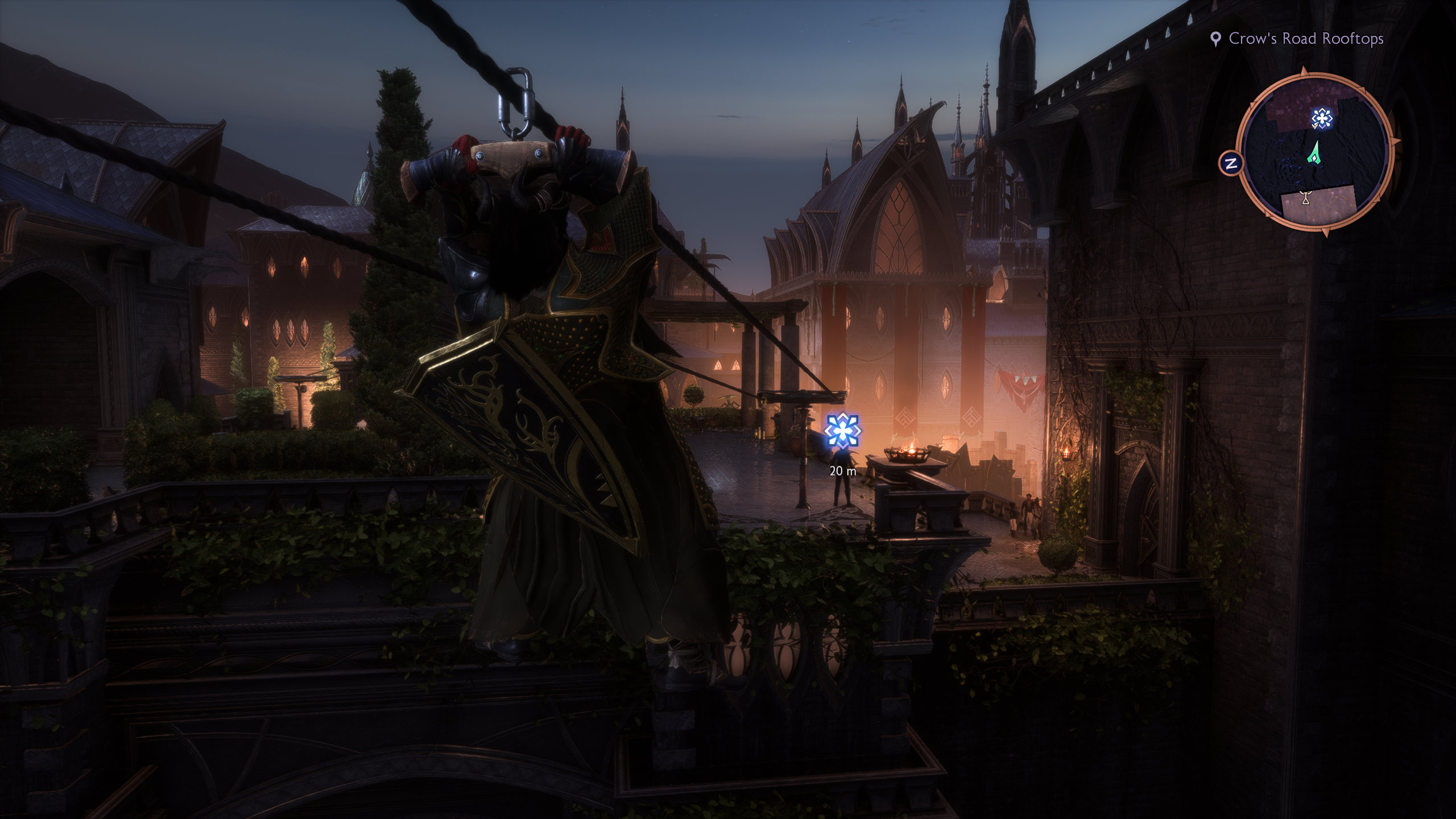The image size is (1456, 819).
Task: Click the circular minimap
Action: (1315, 152)
